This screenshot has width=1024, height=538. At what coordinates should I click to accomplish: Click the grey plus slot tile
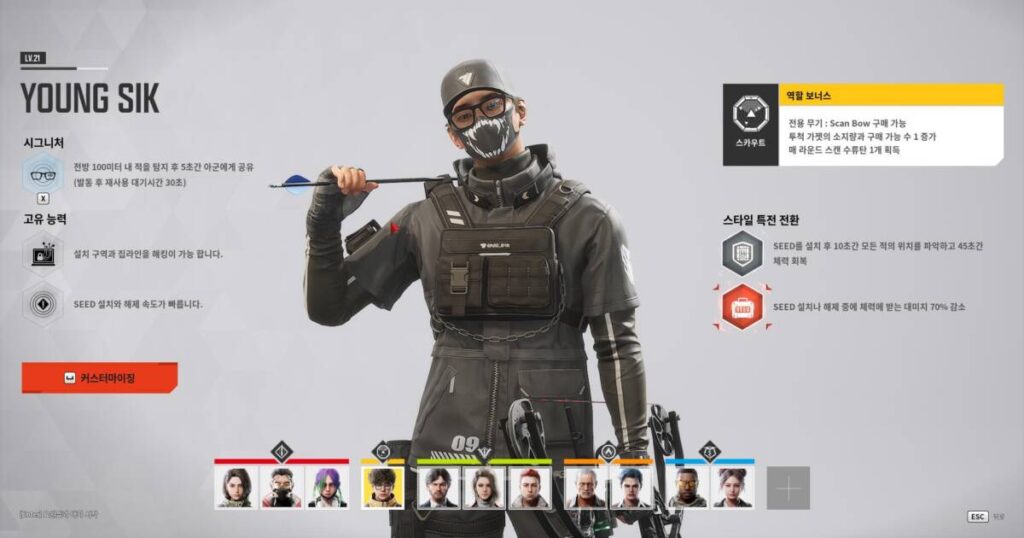(788, 488)
